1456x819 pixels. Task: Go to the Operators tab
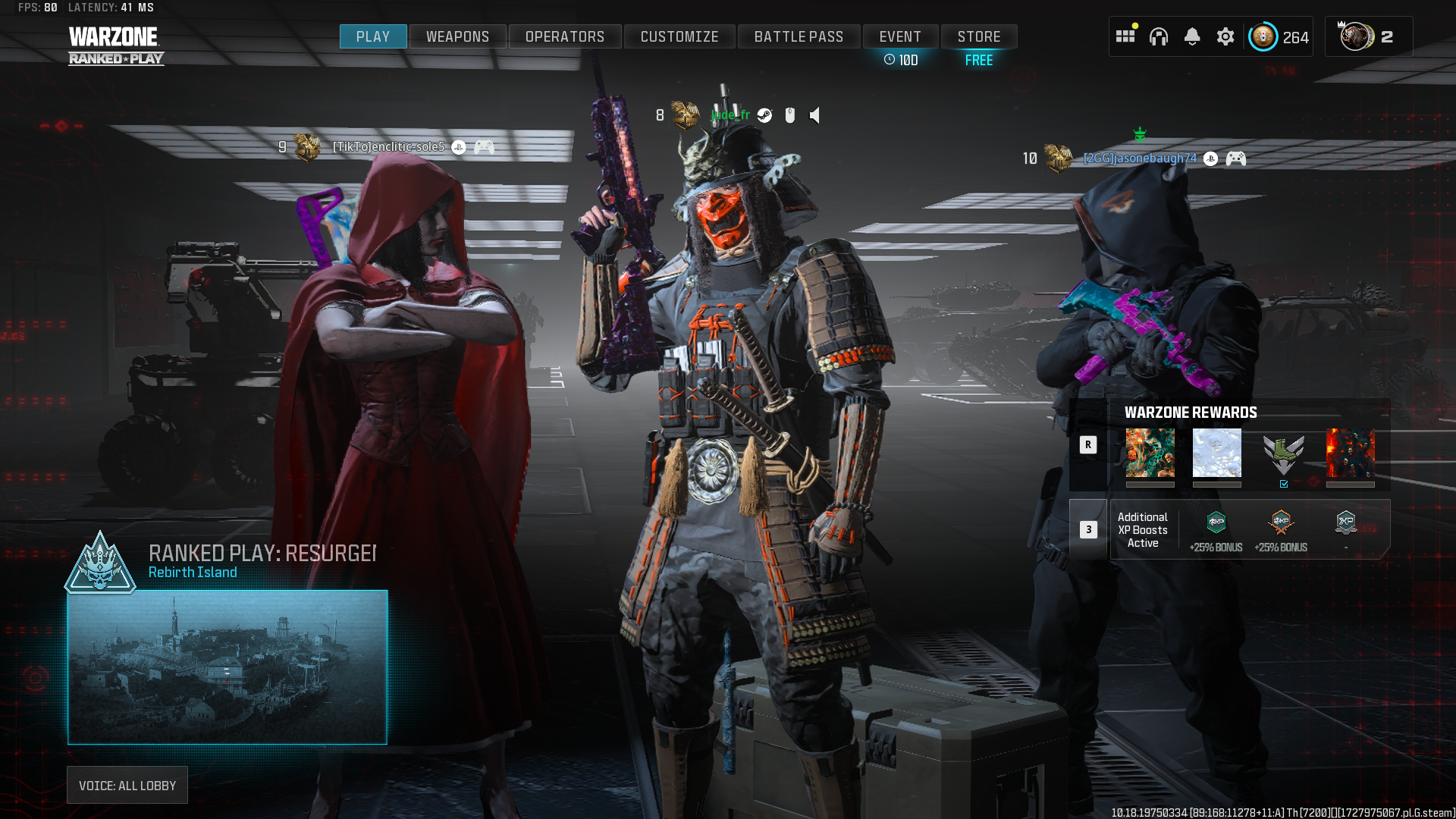pyautogui.click(x=565, y=36)
